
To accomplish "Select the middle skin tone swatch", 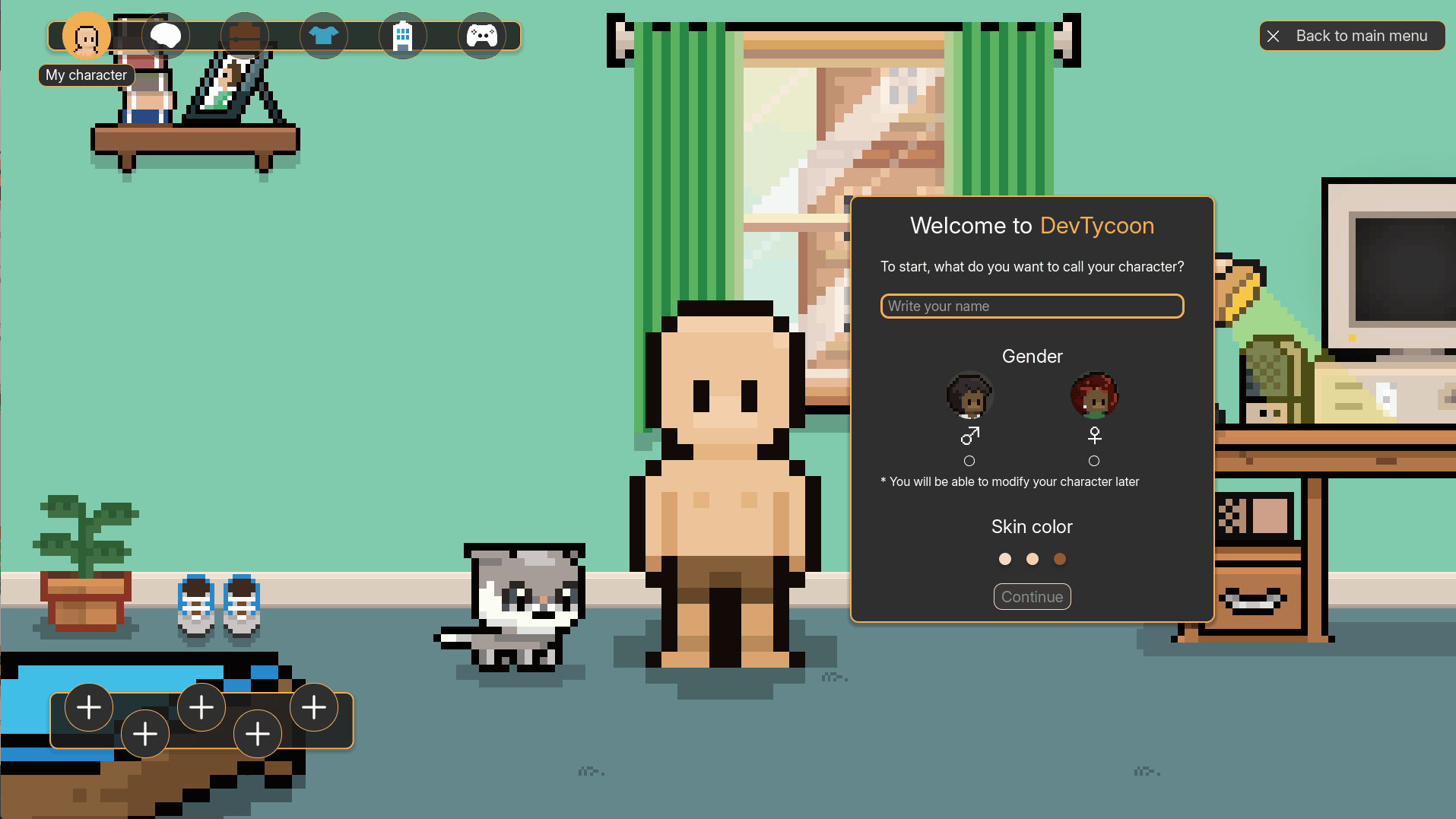I will click(x=1032, y=558).
